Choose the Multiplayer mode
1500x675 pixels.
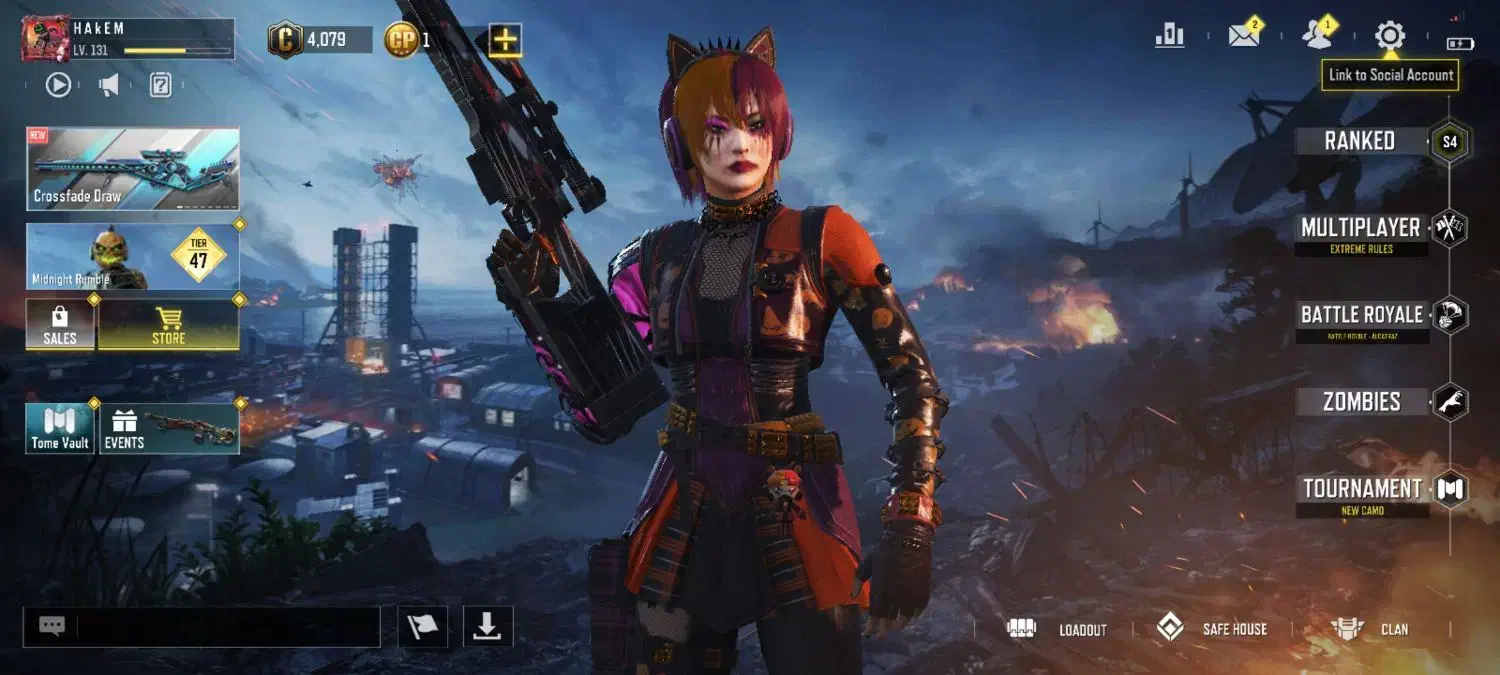pyautogui.click(x=1362, y=229)
